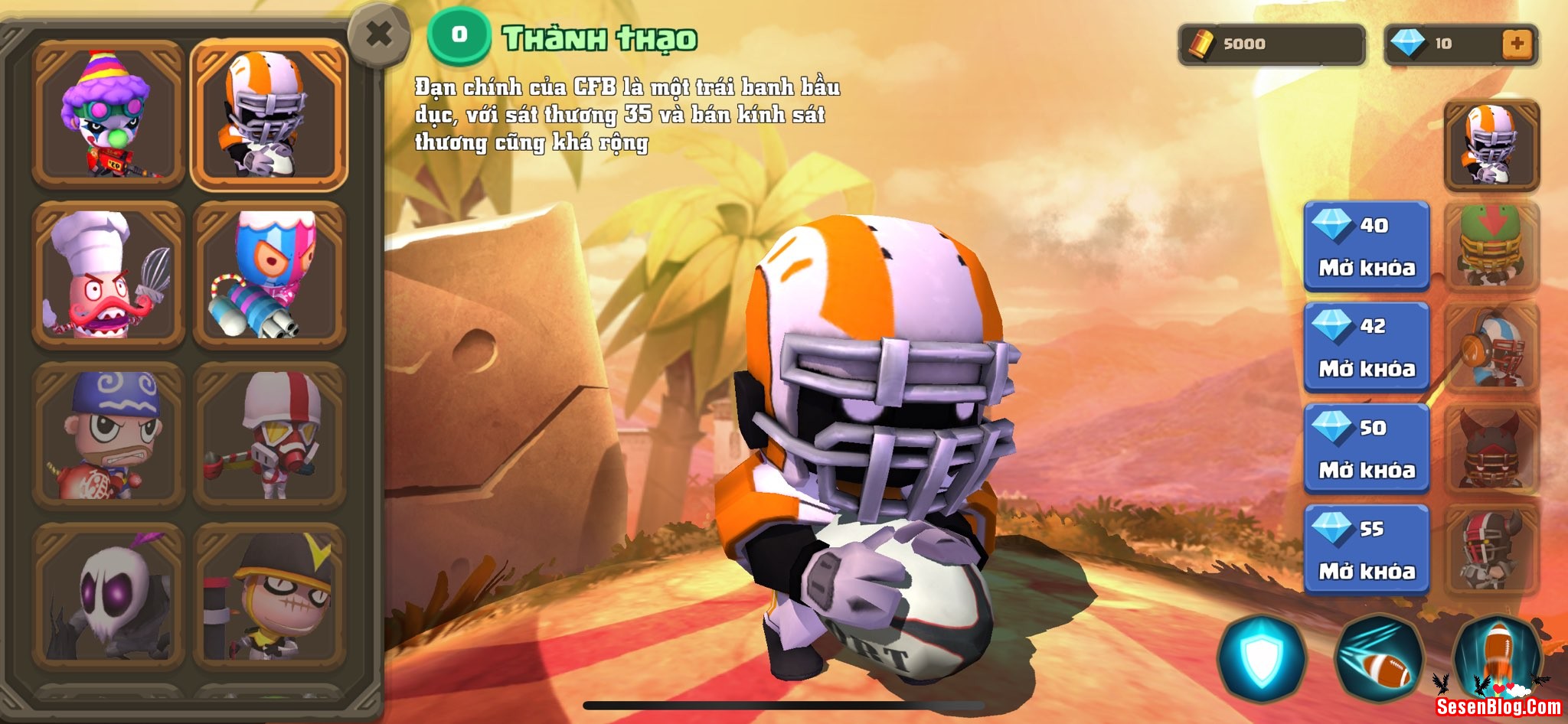This screenshot has height=724, width=1568.
Task: Pick the angry chef character
Action: [x=108, y=275]
